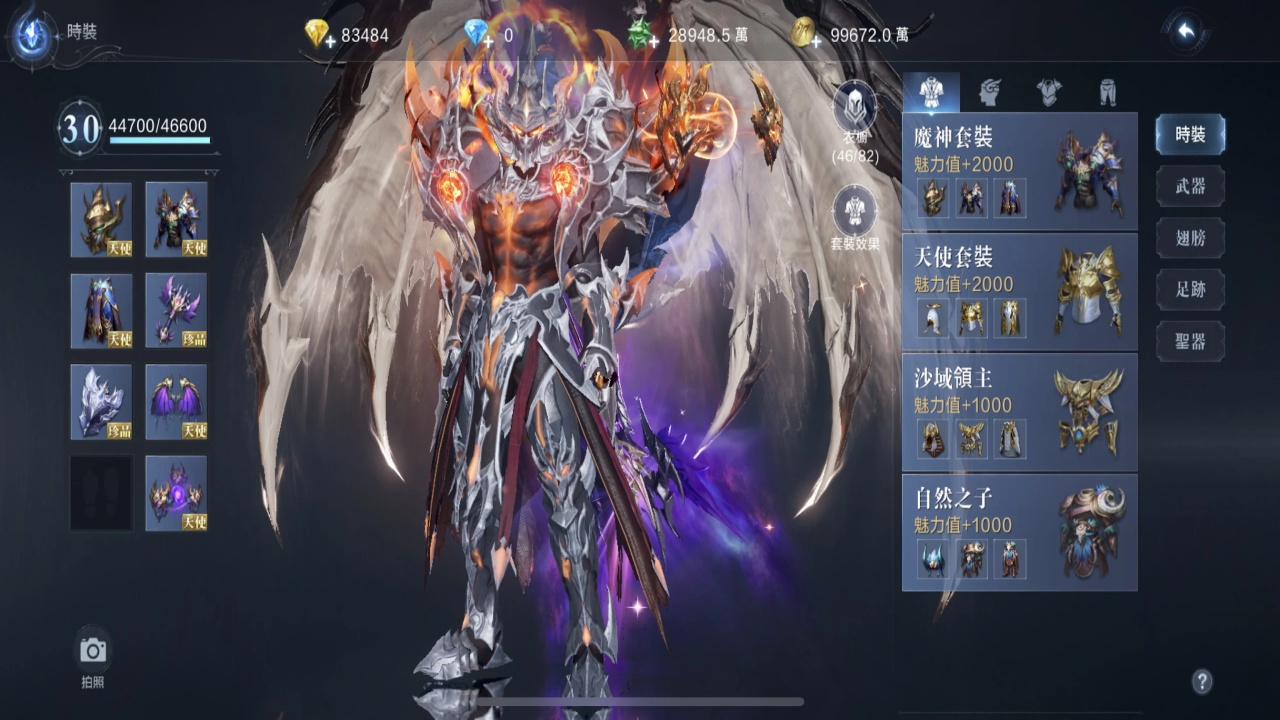Screen dimensions: 1280x720
Task: Switch to the 武器 category
Action: 1190,187
